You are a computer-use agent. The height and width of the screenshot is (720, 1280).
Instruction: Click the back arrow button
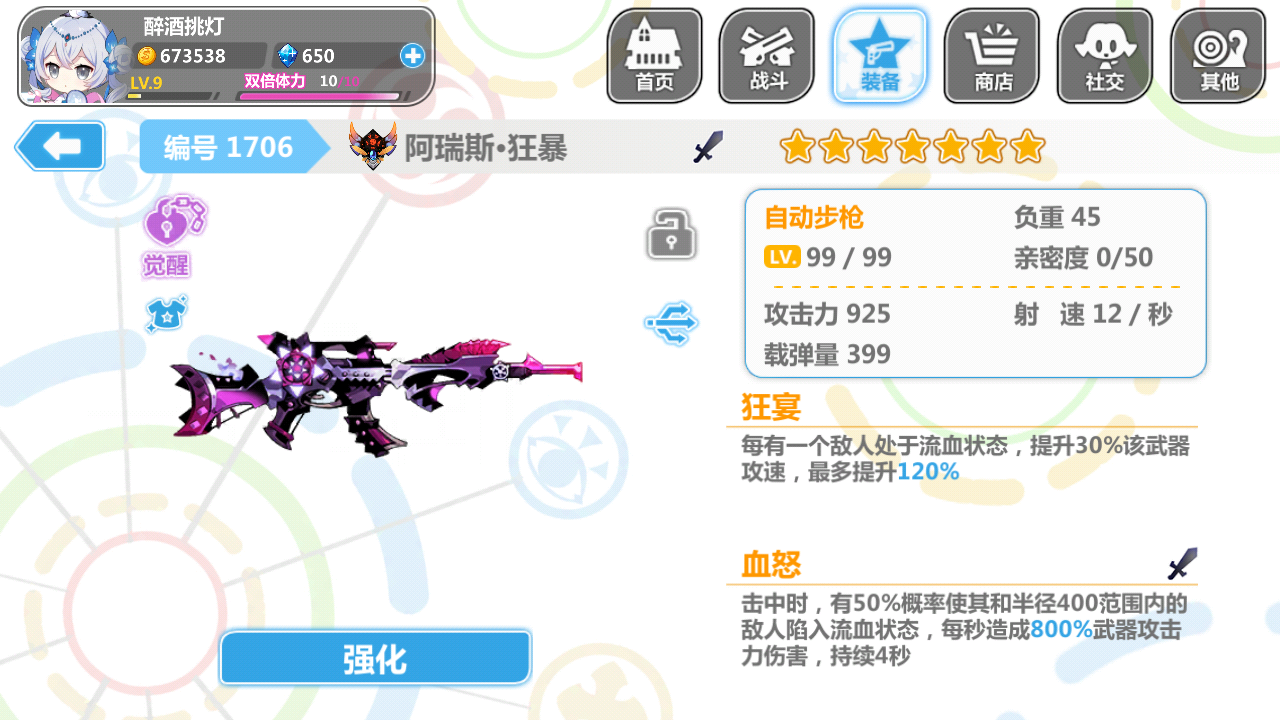tap(59, 146)
